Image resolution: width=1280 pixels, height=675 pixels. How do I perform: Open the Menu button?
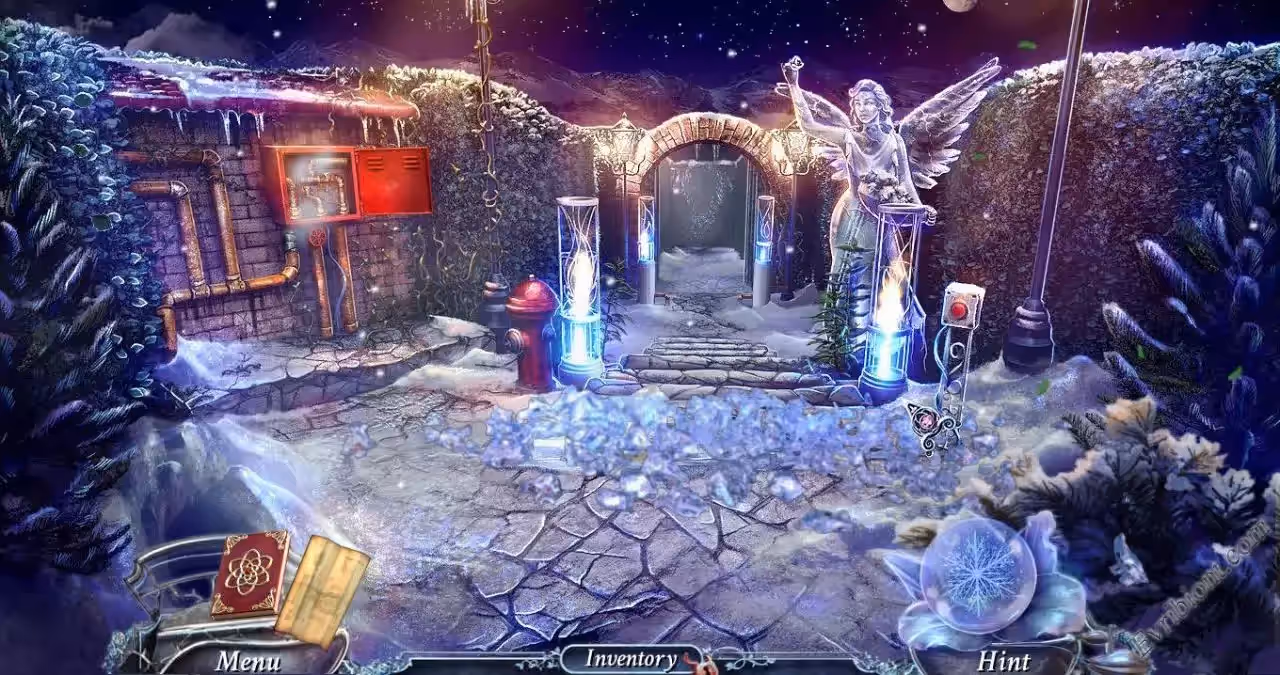248,660
